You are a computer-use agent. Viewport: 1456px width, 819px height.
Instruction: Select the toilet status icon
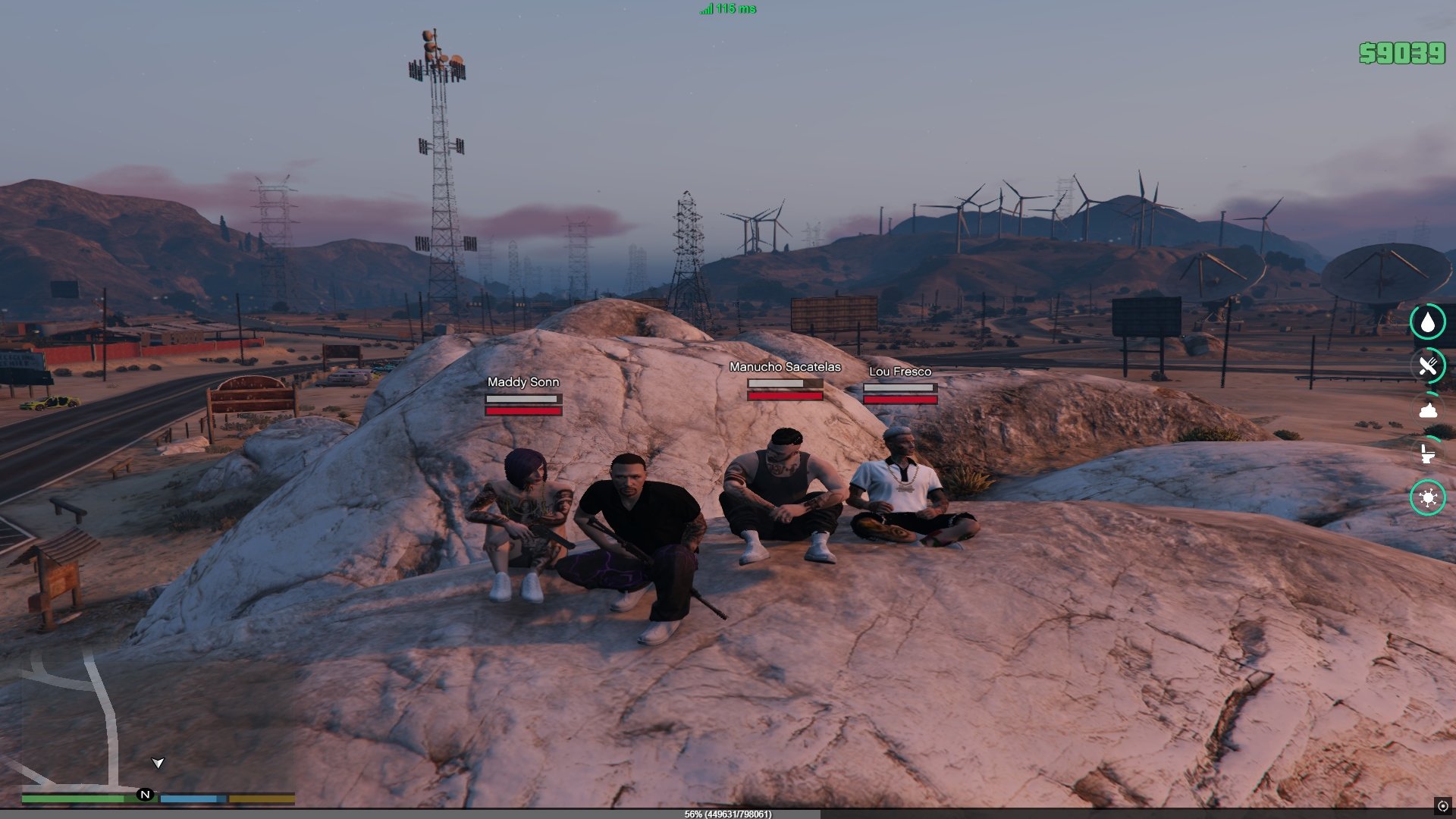pos(1428,454)
